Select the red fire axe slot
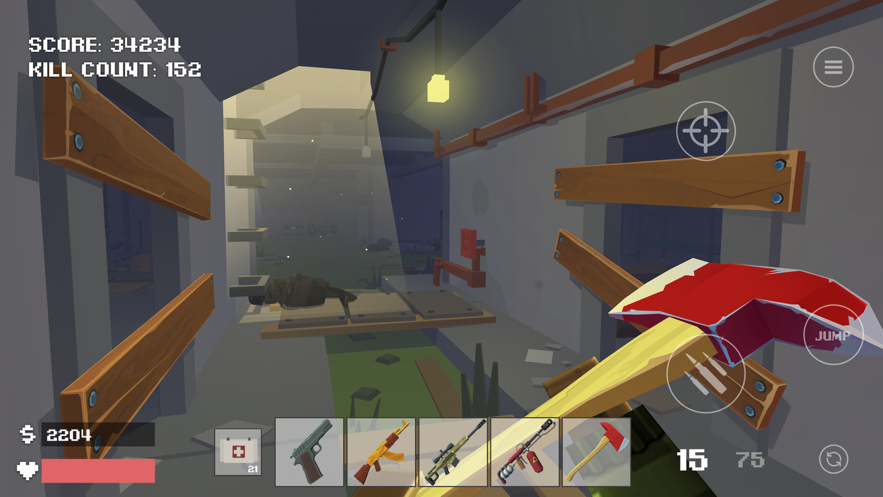The height and width of the screenshot is (497, 883). (x=597, y=452)
